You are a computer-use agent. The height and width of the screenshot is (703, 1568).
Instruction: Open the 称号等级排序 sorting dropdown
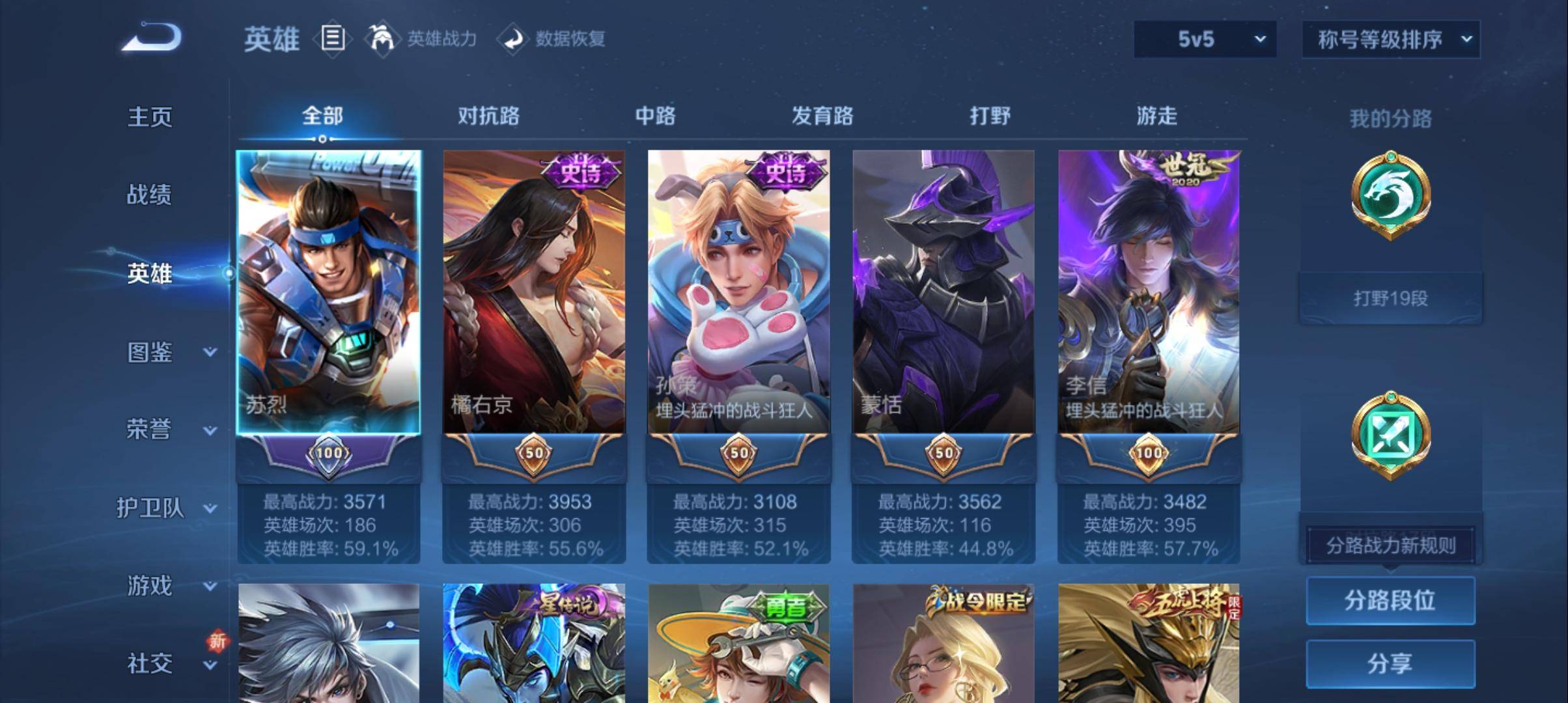click(1390, 40)
